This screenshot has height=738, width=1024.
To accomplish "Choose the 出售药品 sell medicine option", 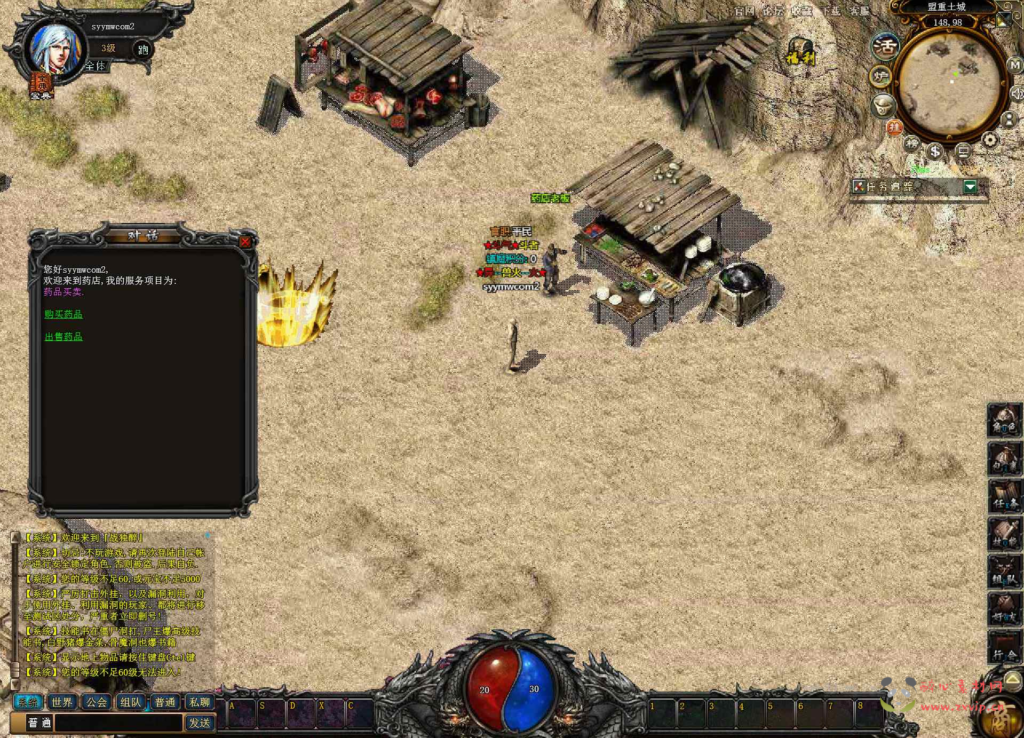I will click(x=63, y=337).
